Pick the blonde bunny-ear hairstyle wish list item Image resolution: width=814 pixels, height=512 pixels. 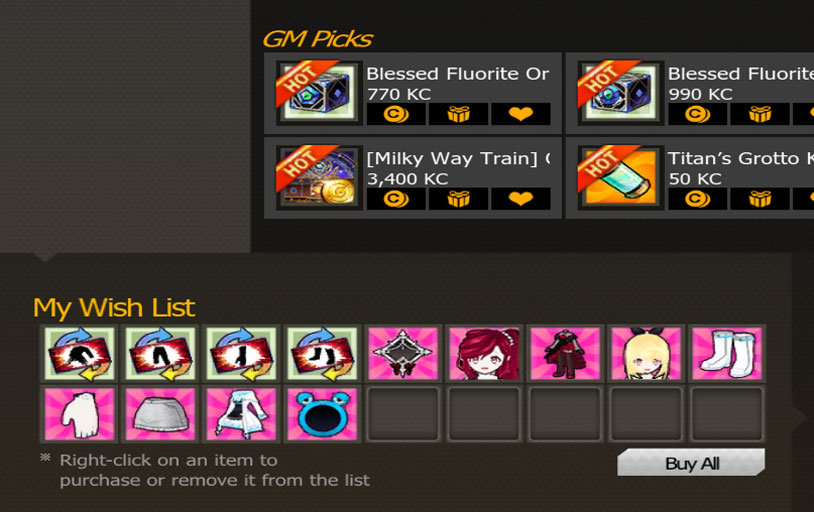coord(646,353)
